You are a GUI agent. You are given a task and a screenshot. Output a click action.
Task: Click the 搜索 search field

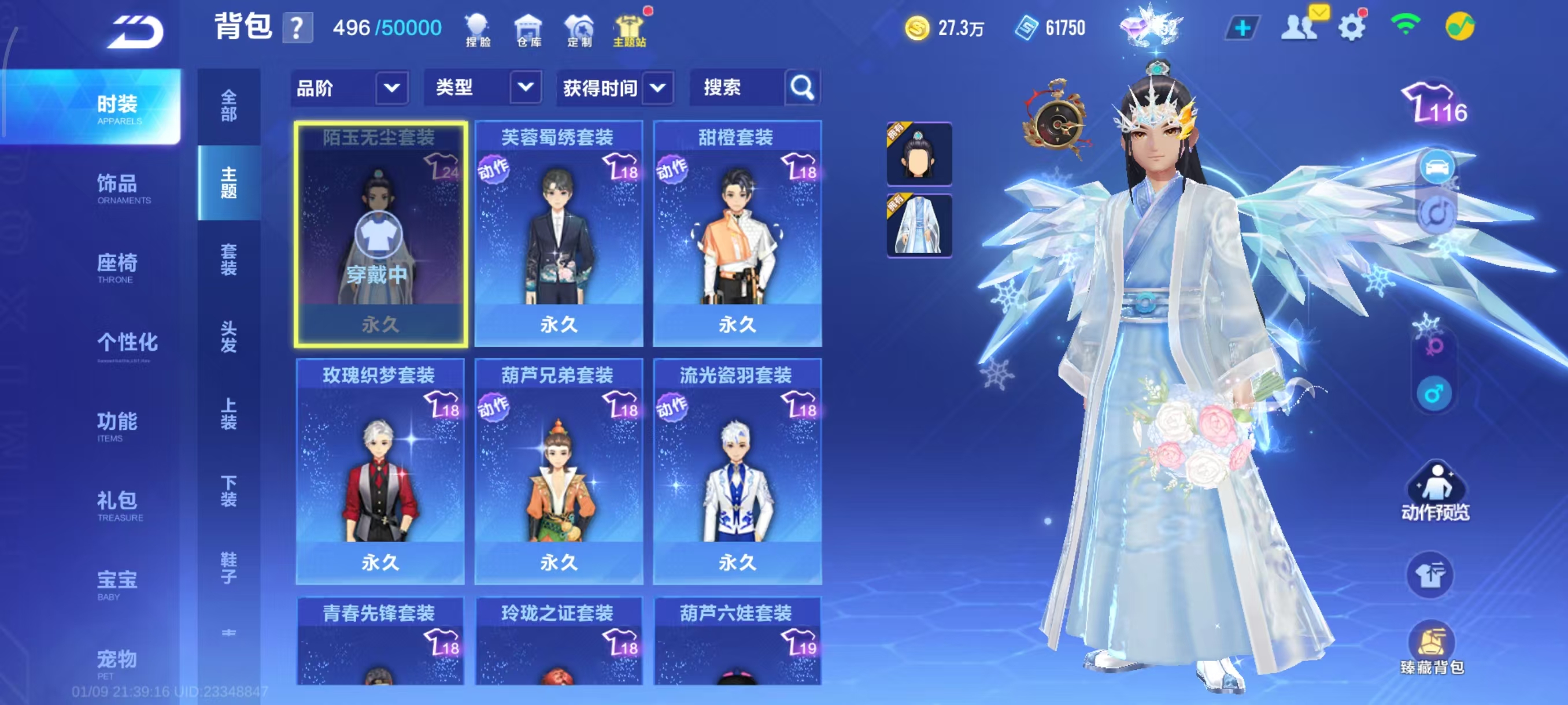tap(737, 88)
